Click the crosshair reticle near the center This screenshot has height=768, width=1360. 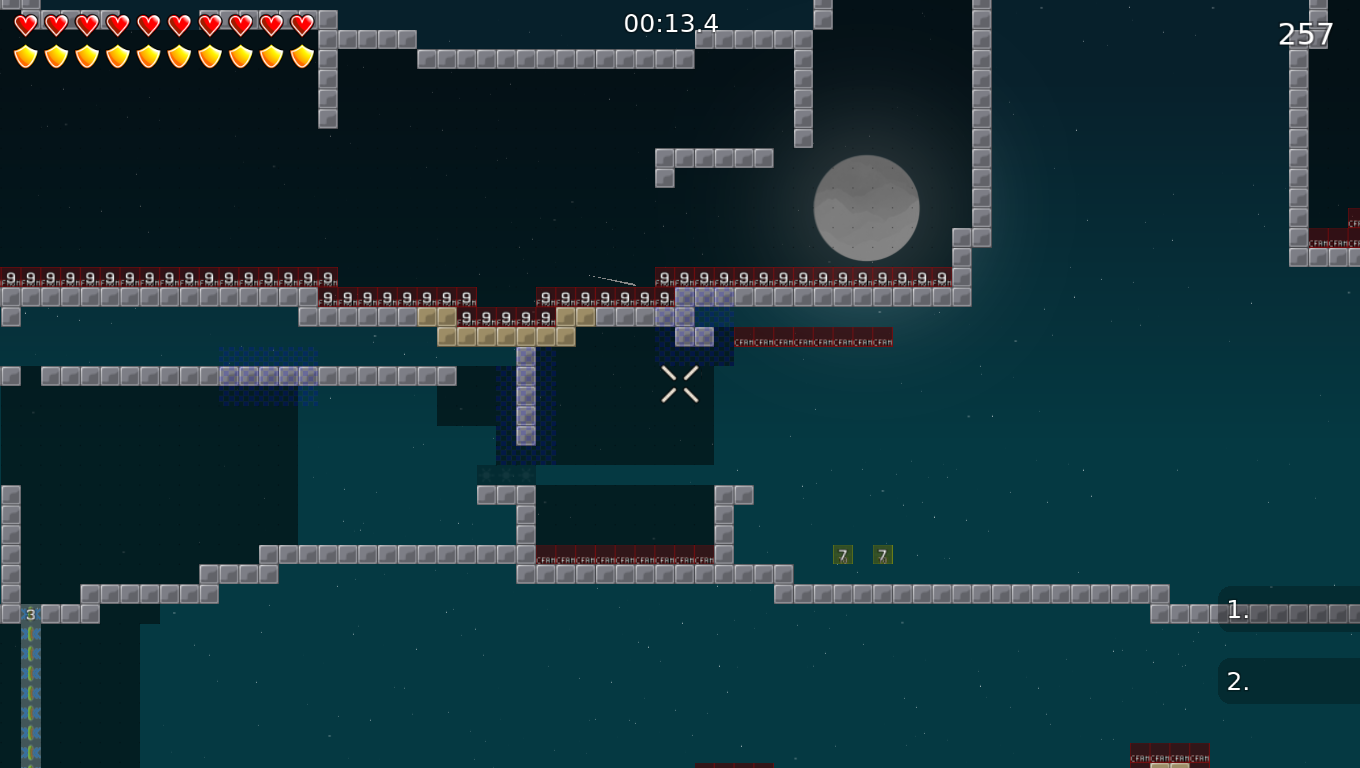click(679, 384)
